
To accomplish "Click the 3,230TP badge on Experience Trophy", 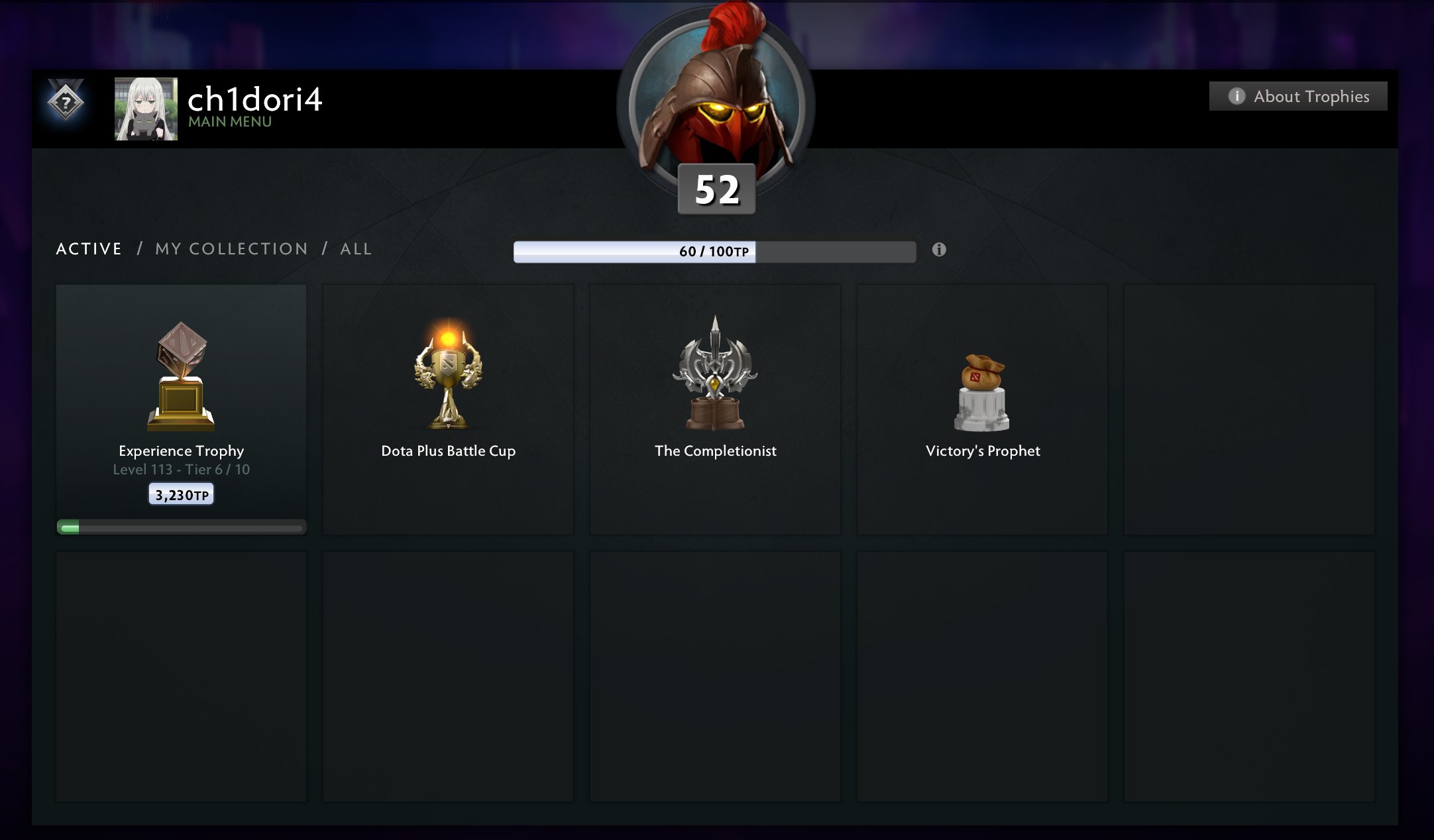I will click(181, 494).
